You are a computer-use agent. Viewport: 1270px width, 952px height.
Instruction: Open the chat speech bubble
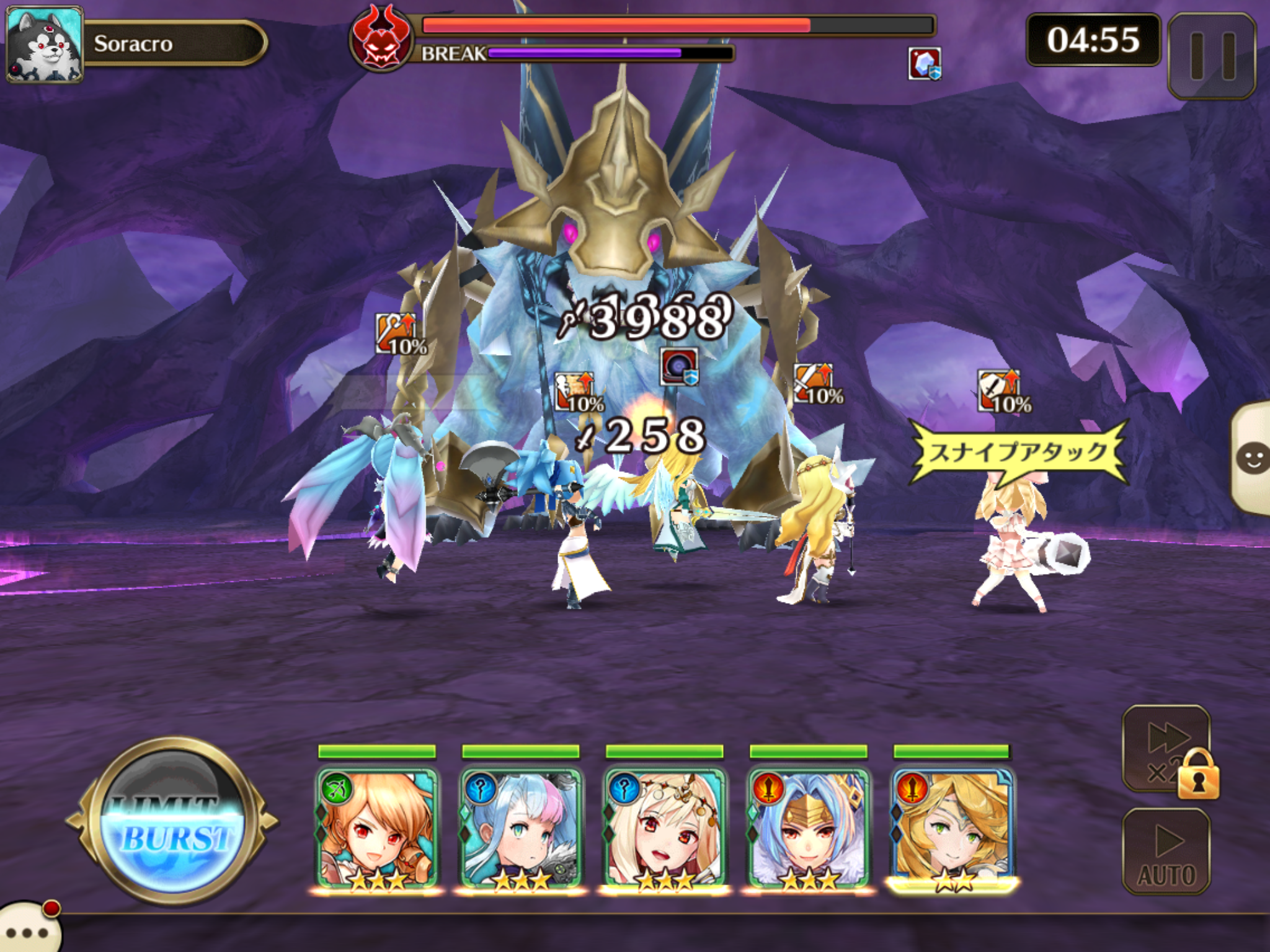tap(28, 930)
